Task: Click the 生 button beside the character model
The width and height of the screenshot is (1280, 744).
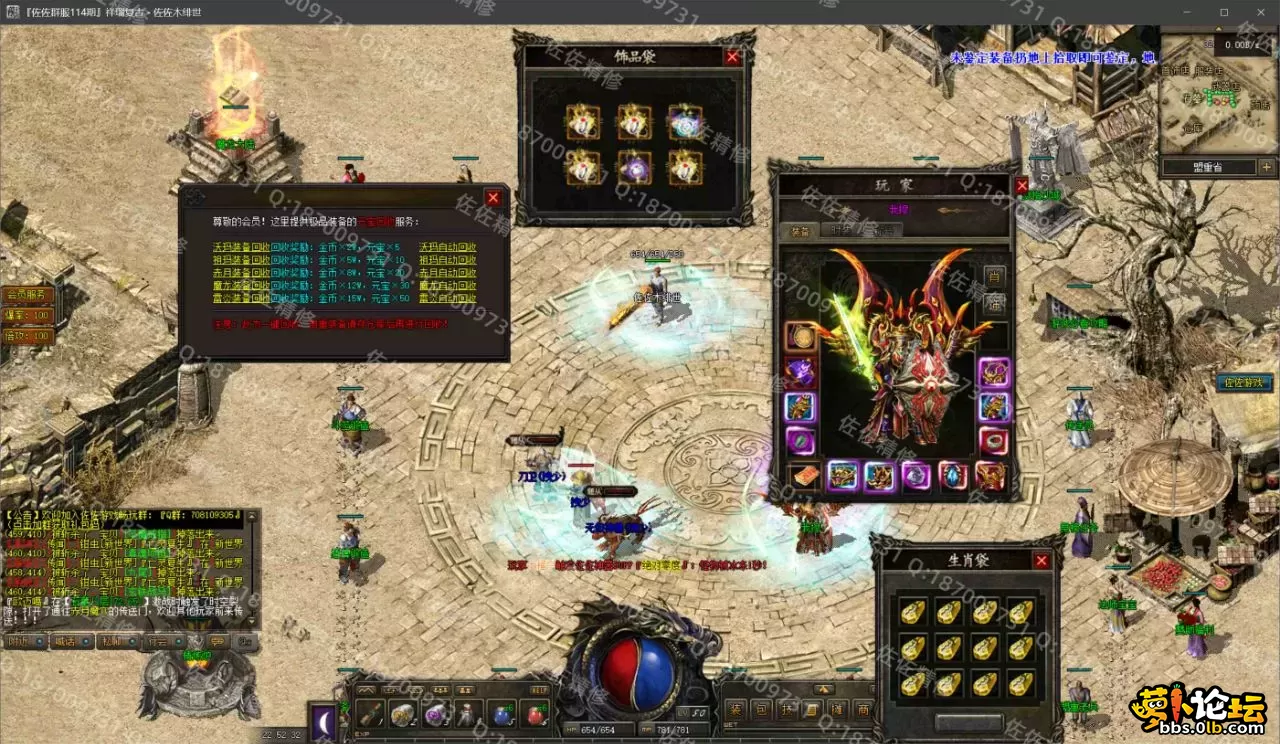Action: click(994, 275)
